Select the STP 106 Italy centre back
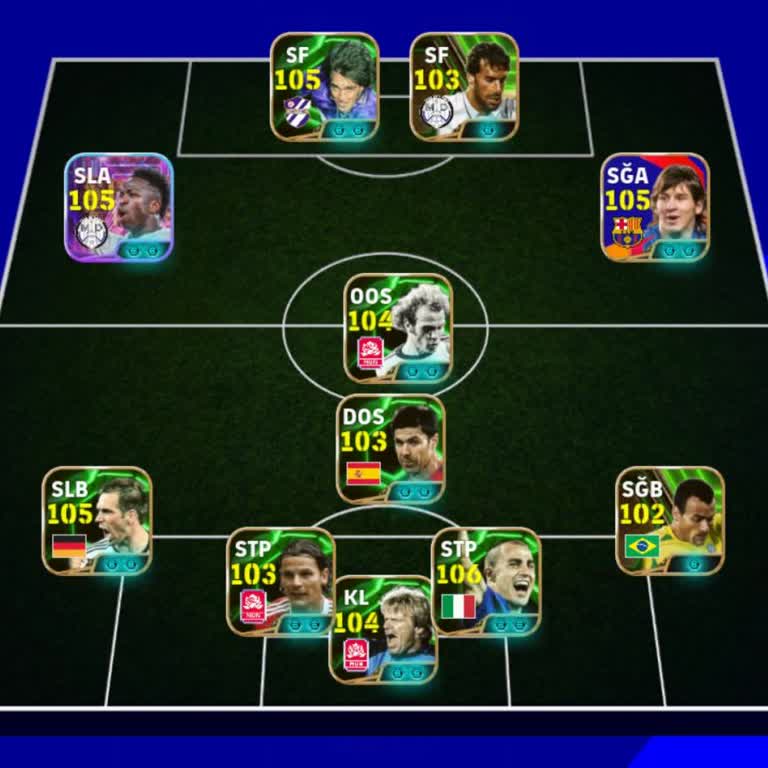The height and width of the screenshot is (768, 768). (487, 581)
